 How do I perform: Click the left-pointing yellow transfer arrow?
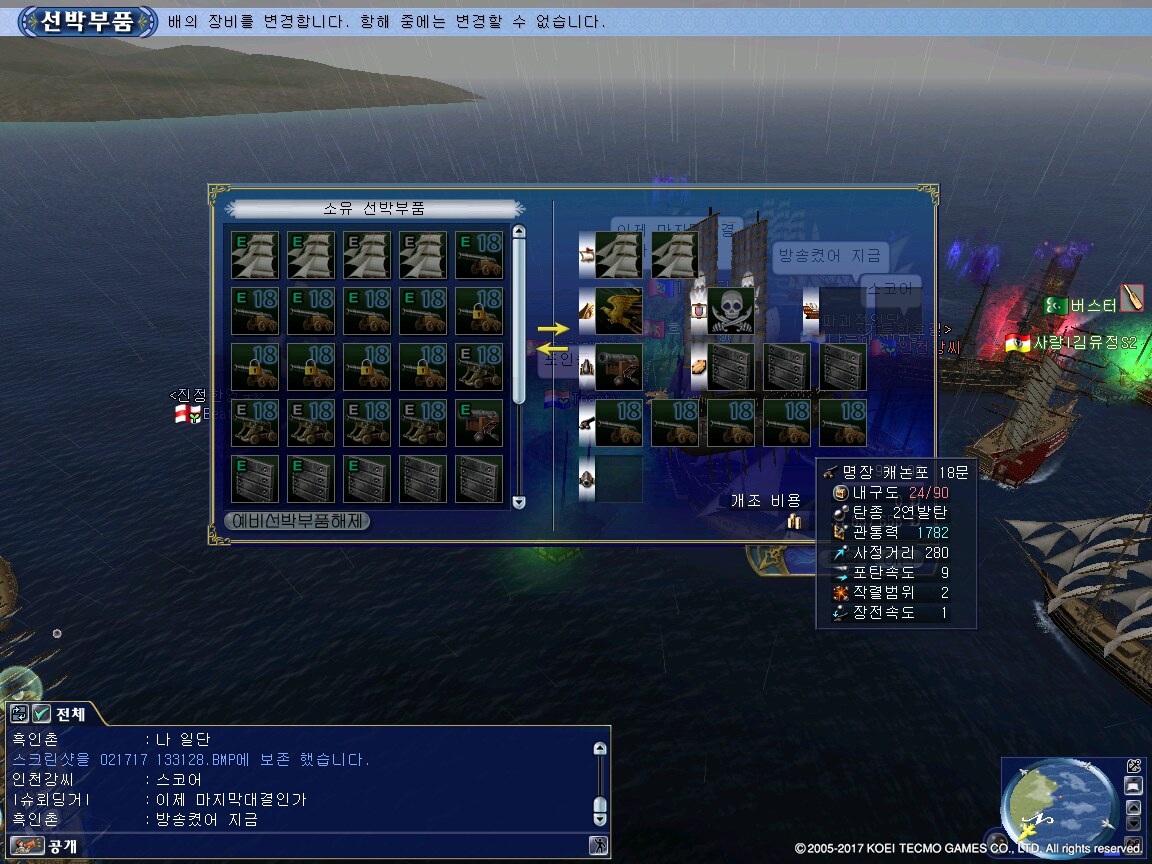click(552, 349)
